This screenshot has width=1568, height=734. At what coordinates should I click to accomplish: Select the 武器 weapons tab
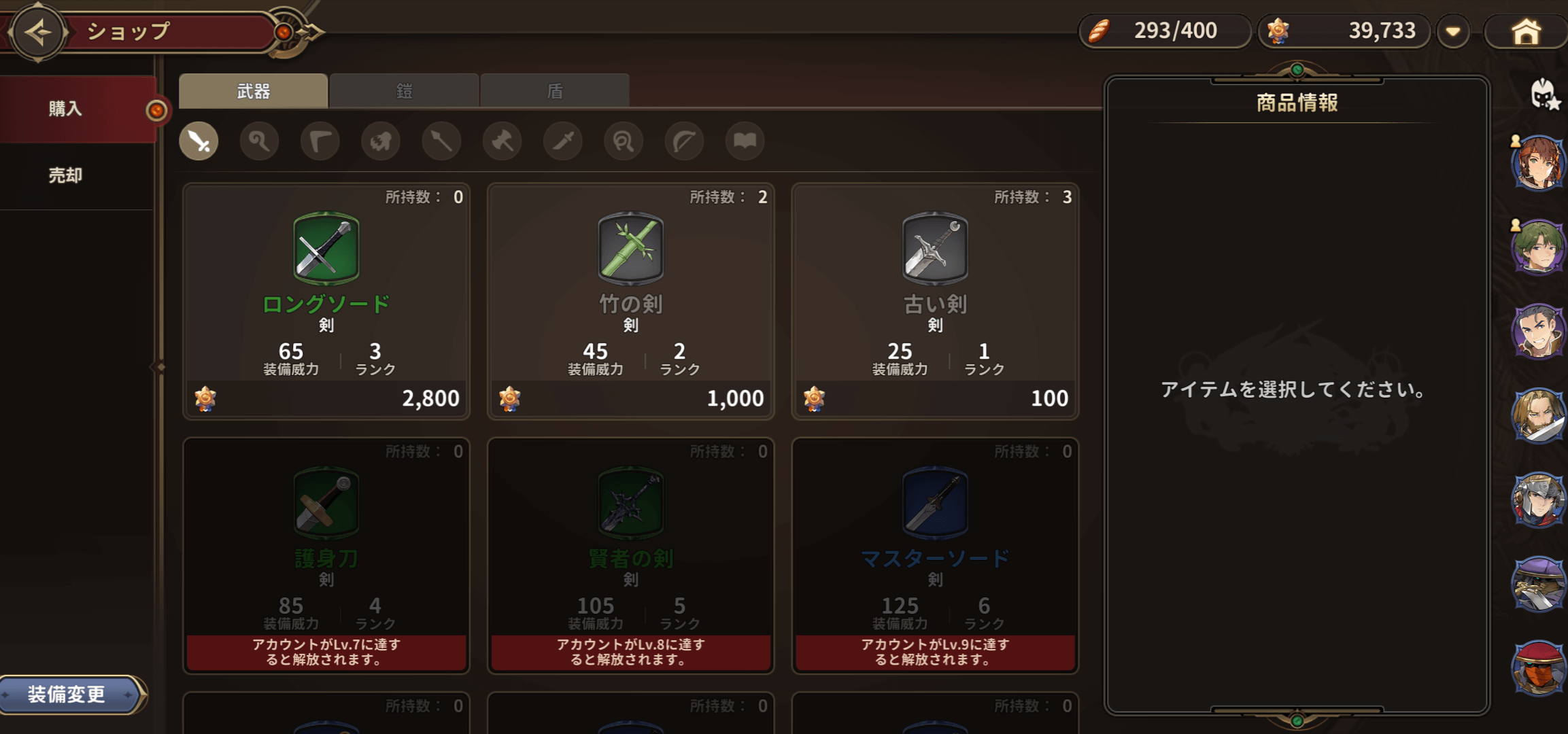tap(253, 91)
